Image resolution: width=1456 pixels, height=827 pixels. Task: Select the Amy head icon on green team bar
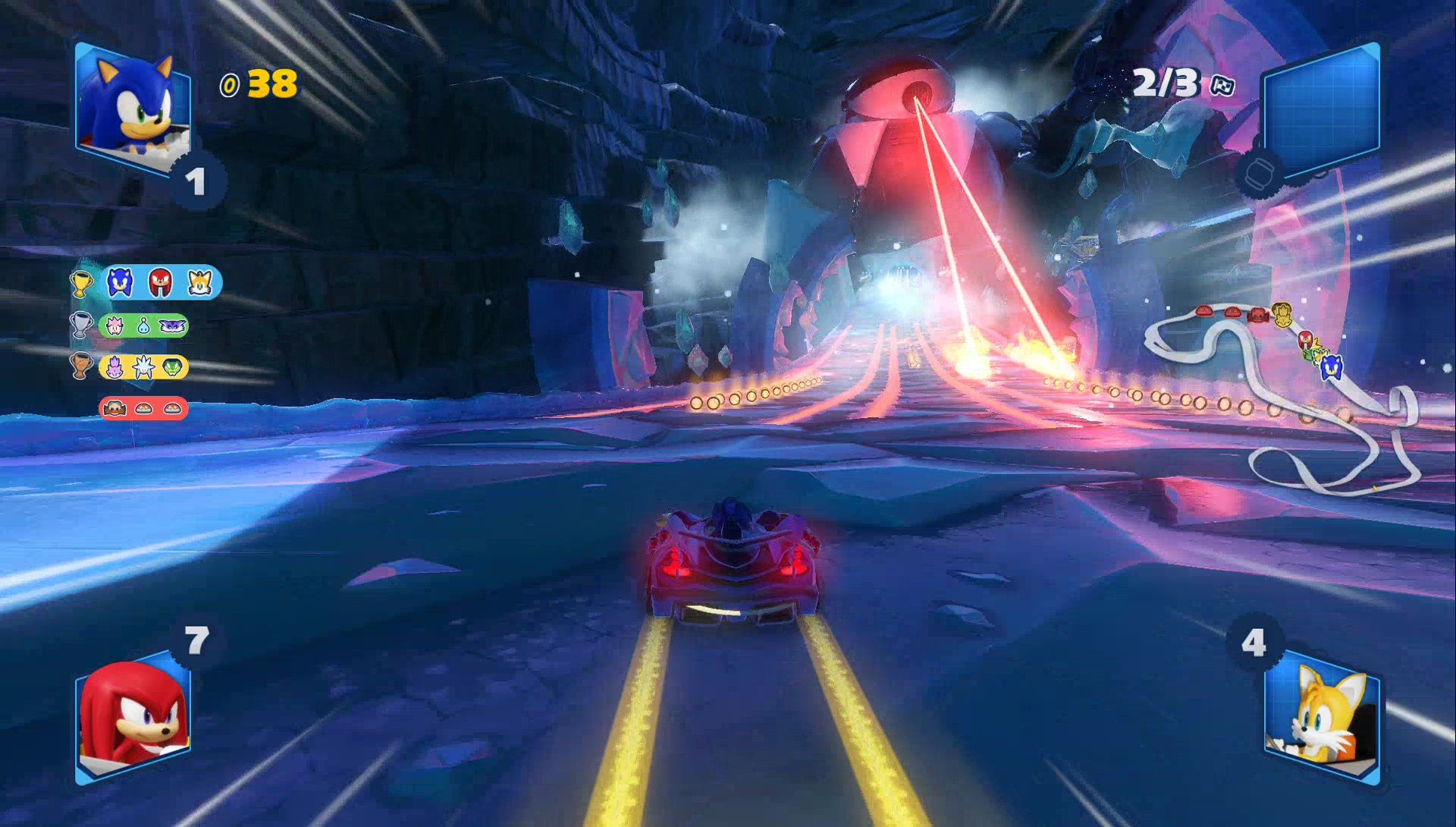click(x=115, y=325)
